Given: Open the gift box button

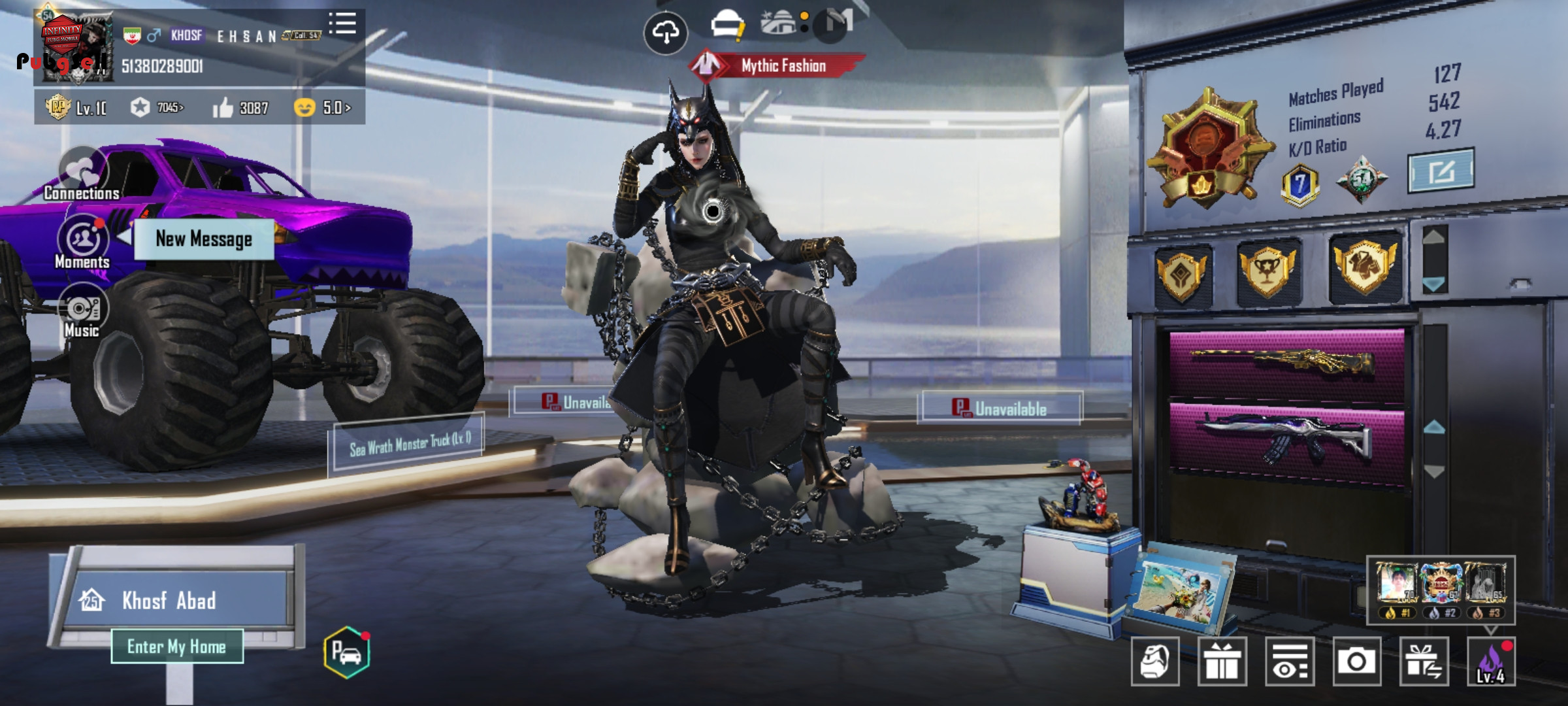Looking at the screenshot, I should [1222, 662].
